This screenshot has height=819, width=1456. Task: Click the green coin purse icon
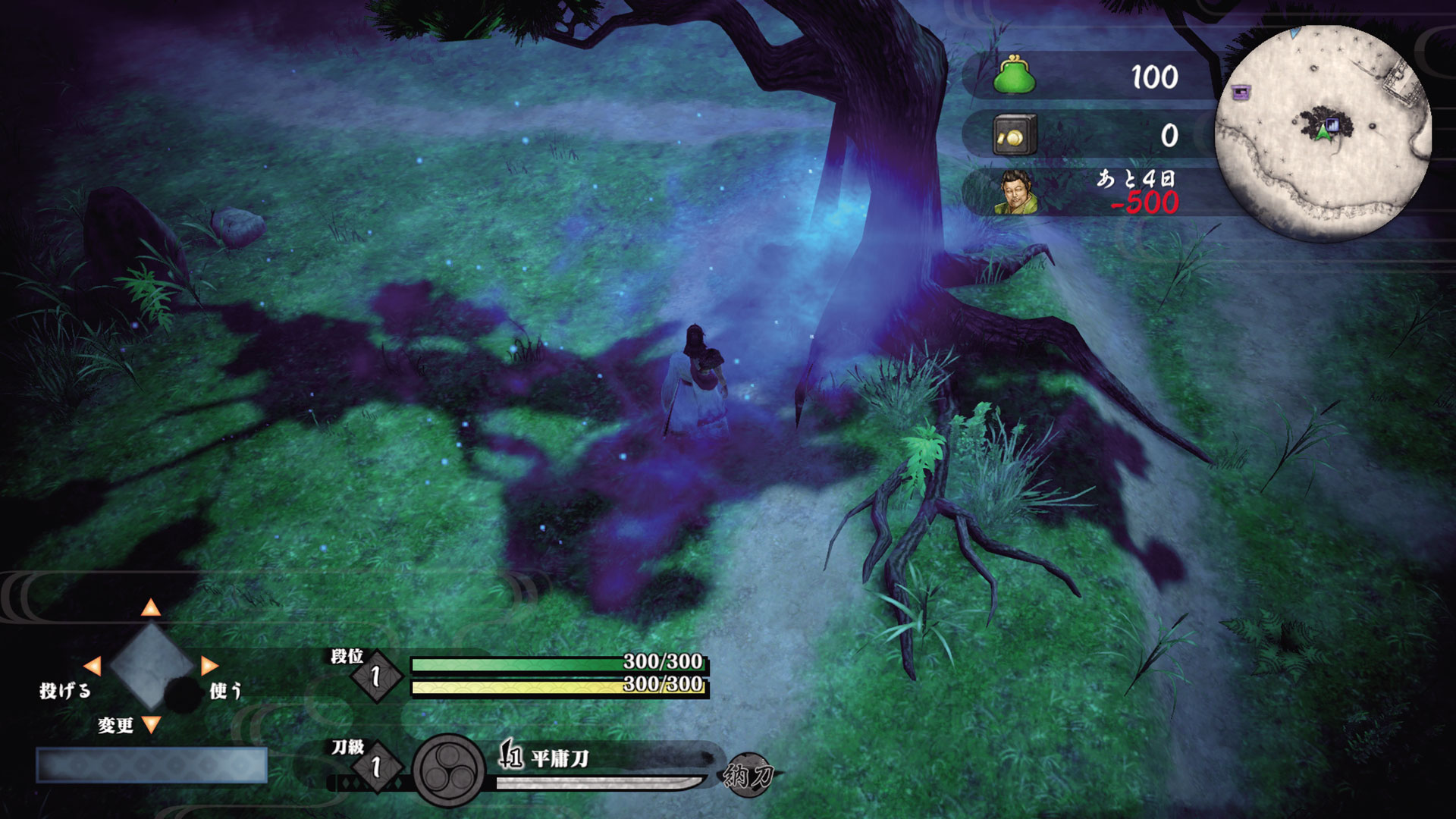pyautogui.click(x=1015, y=76)
